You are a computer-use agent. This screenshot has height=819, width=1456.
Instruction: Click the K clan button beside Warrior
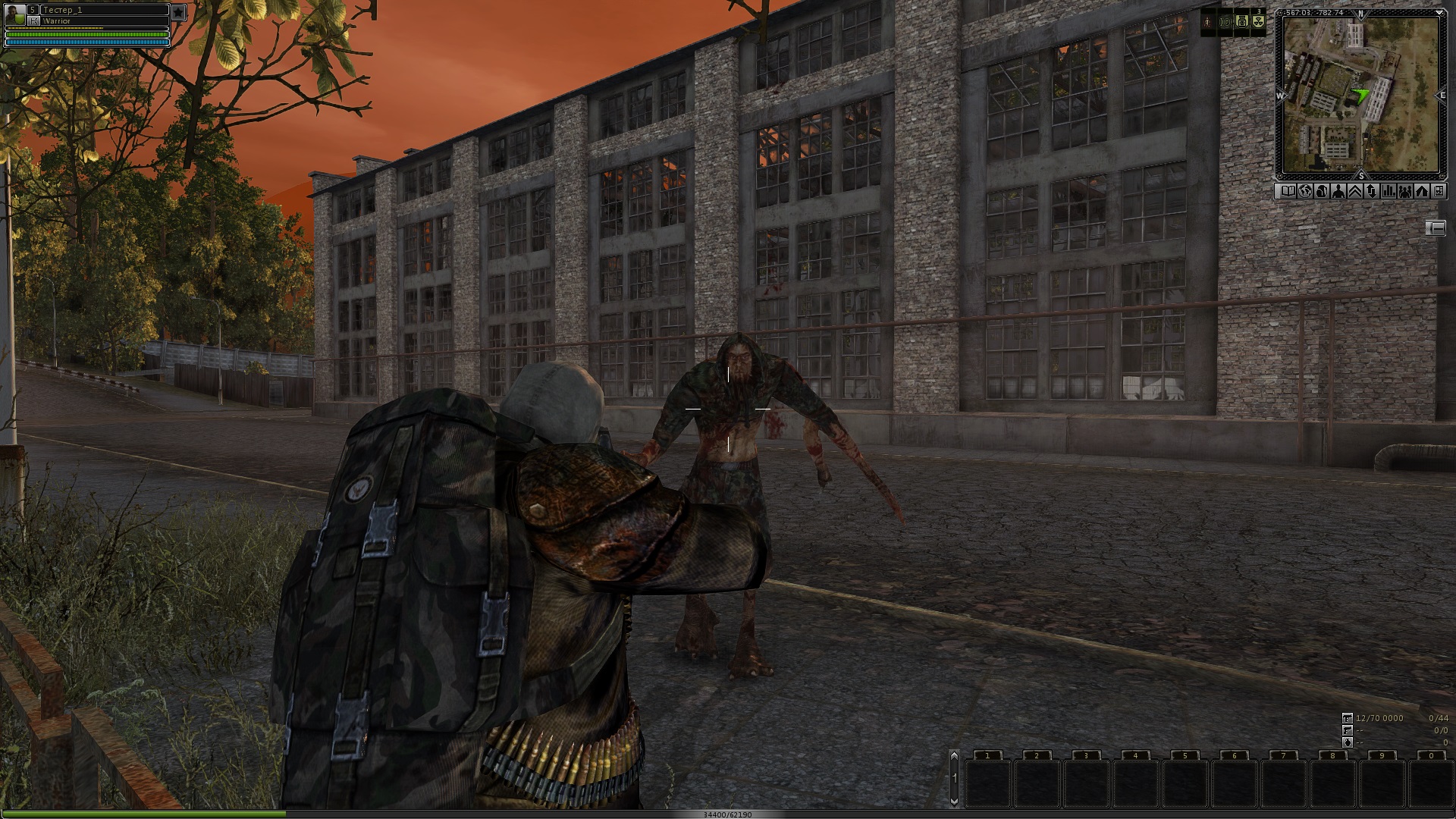tap(34, 21)
